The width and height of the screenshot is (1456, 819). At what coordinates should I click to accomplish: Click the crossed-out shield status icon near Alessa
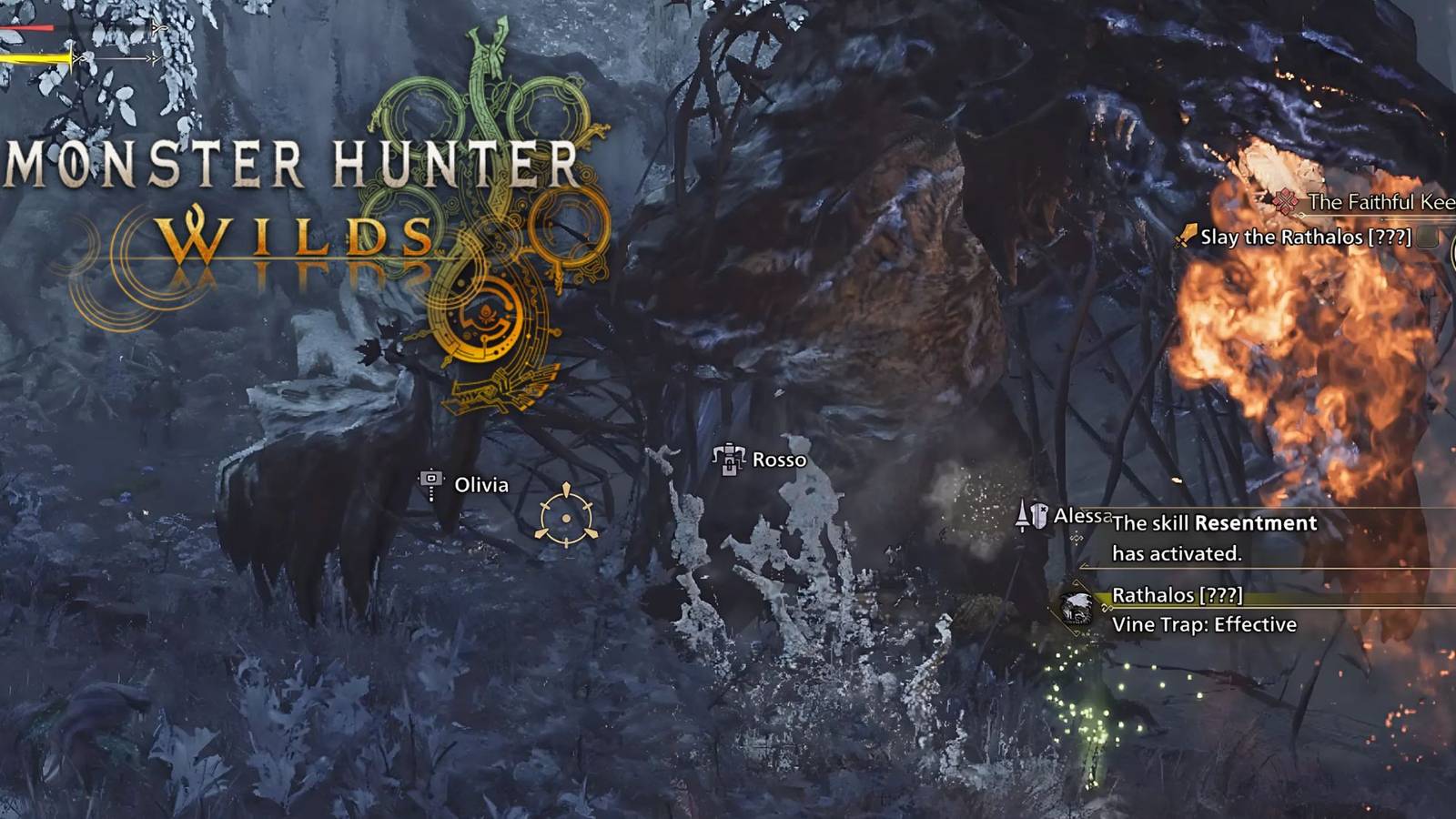tap(1038, 515)
